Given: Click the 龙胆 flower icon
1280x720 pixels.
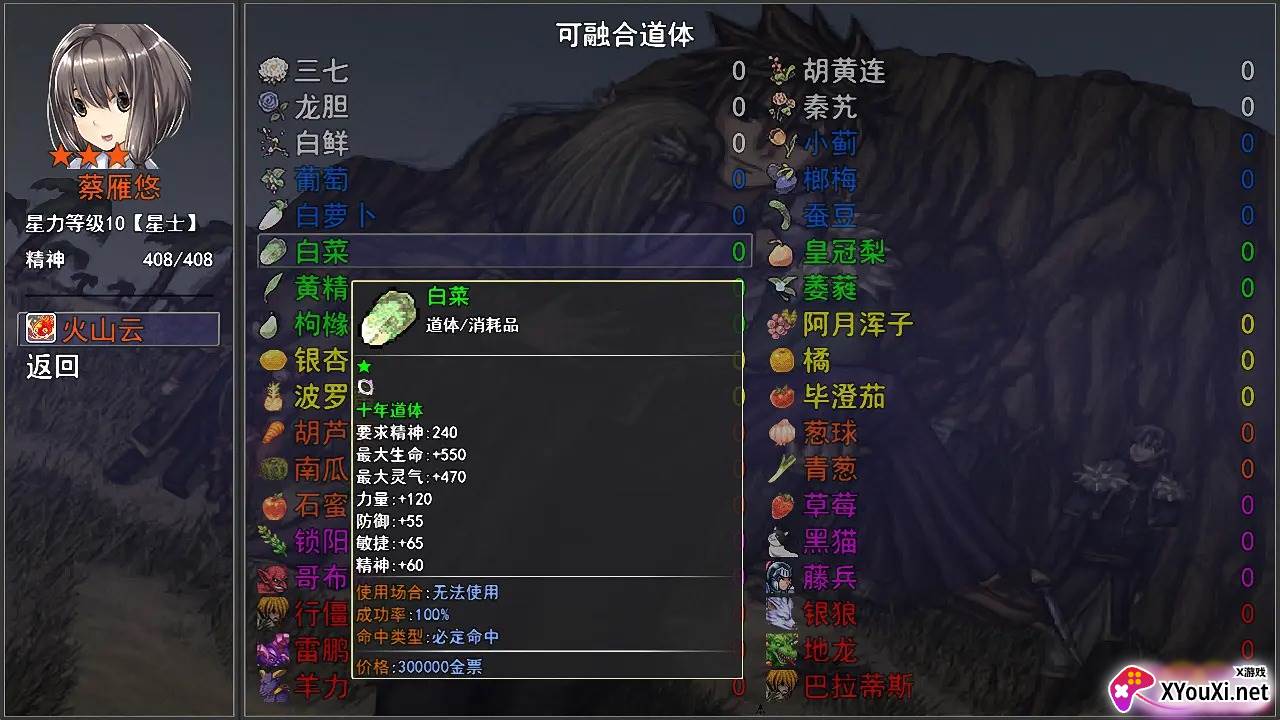Looking at the screenshot, I should coord(272,107).
